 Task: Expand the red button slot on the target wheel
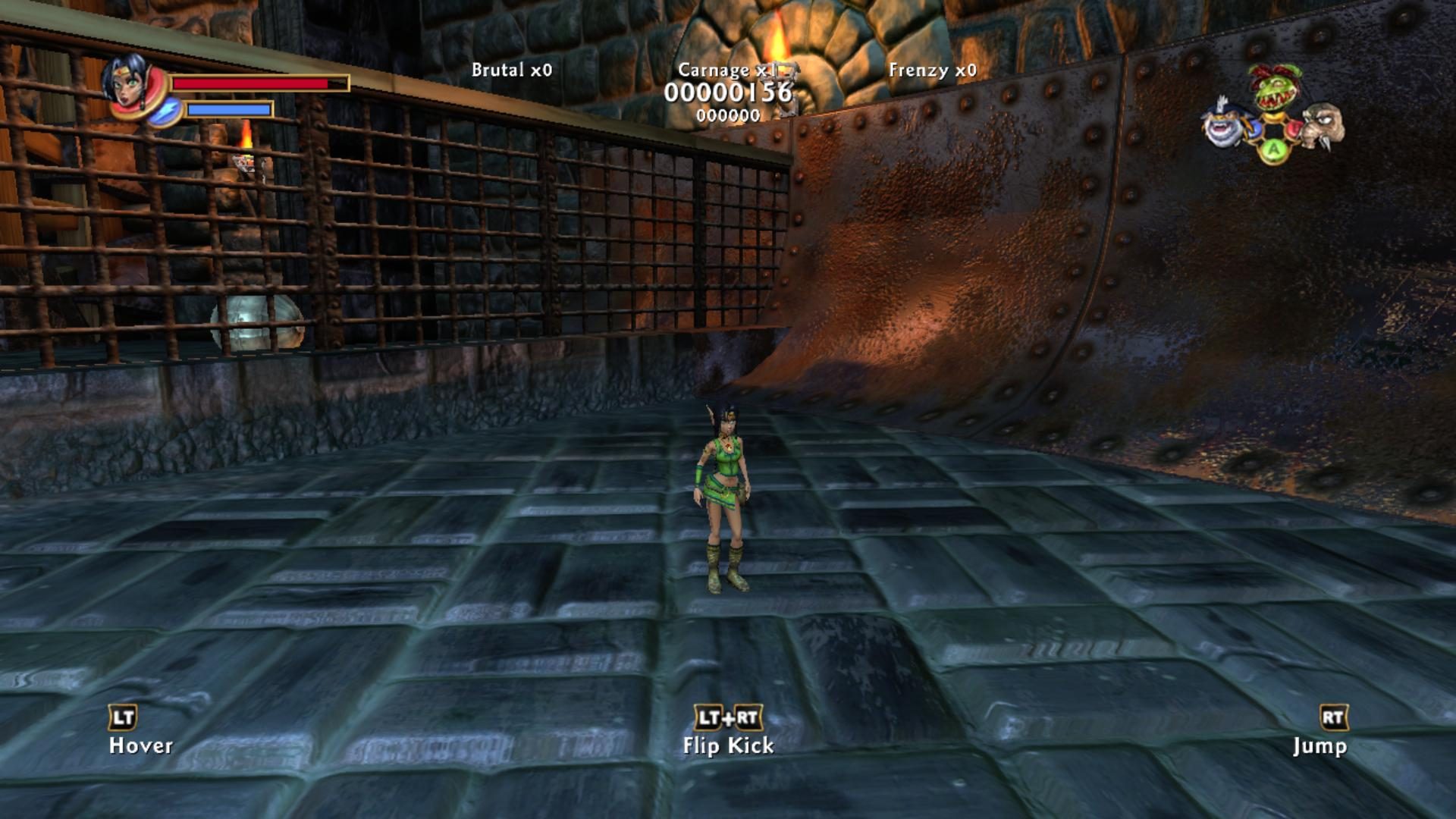(1292, 128)
